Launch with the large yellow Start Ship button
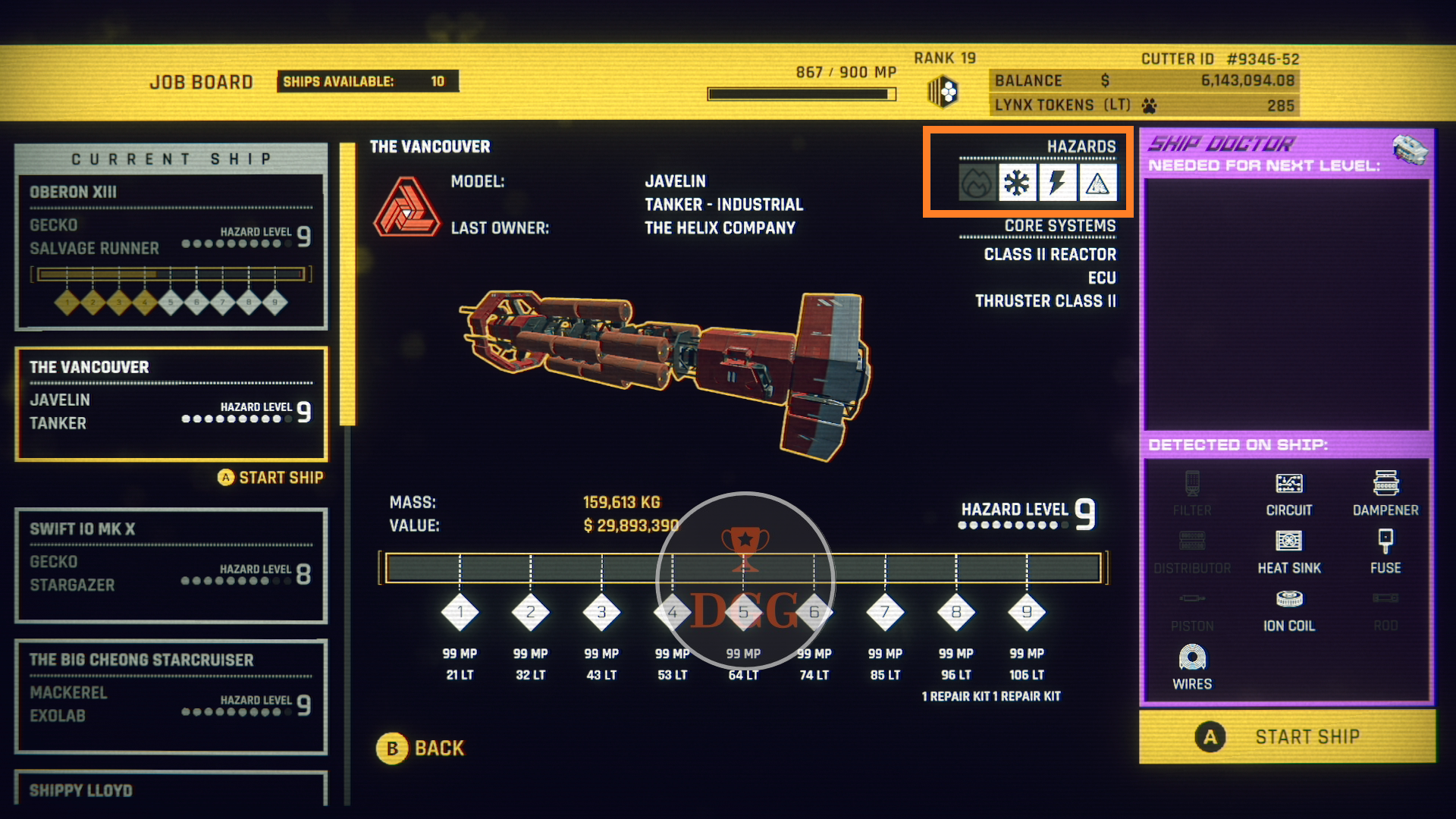This screenshot has width=1456, height=819. pos(1287,736)
